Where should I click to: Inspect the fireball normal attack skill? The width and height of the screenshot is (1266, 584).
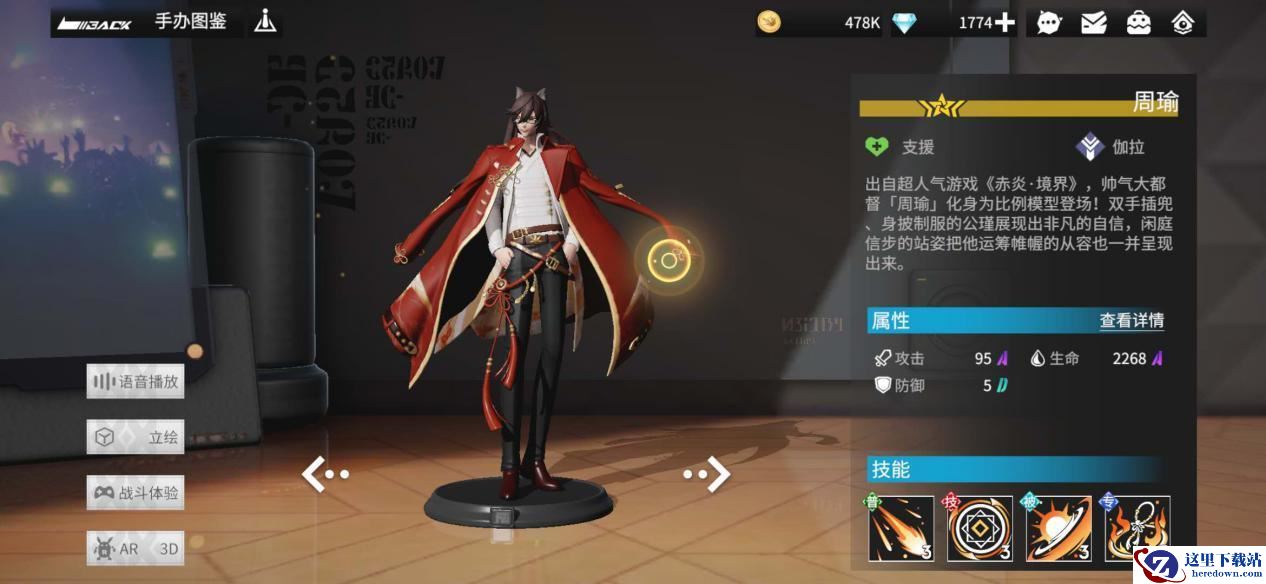point(900,527)
